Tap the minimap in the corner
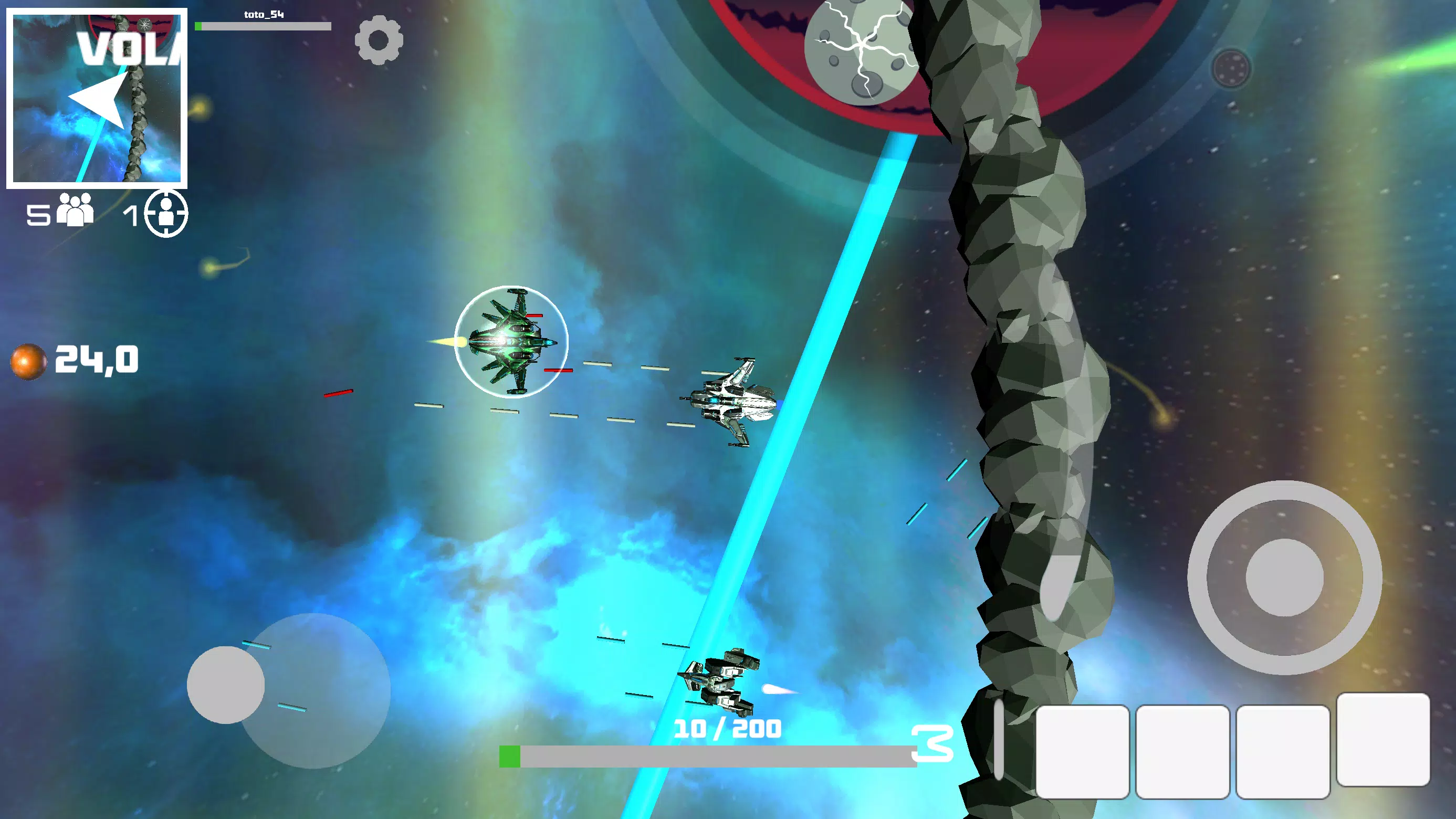This screenshot has width=1456, height=819. [x=97, y=98]
